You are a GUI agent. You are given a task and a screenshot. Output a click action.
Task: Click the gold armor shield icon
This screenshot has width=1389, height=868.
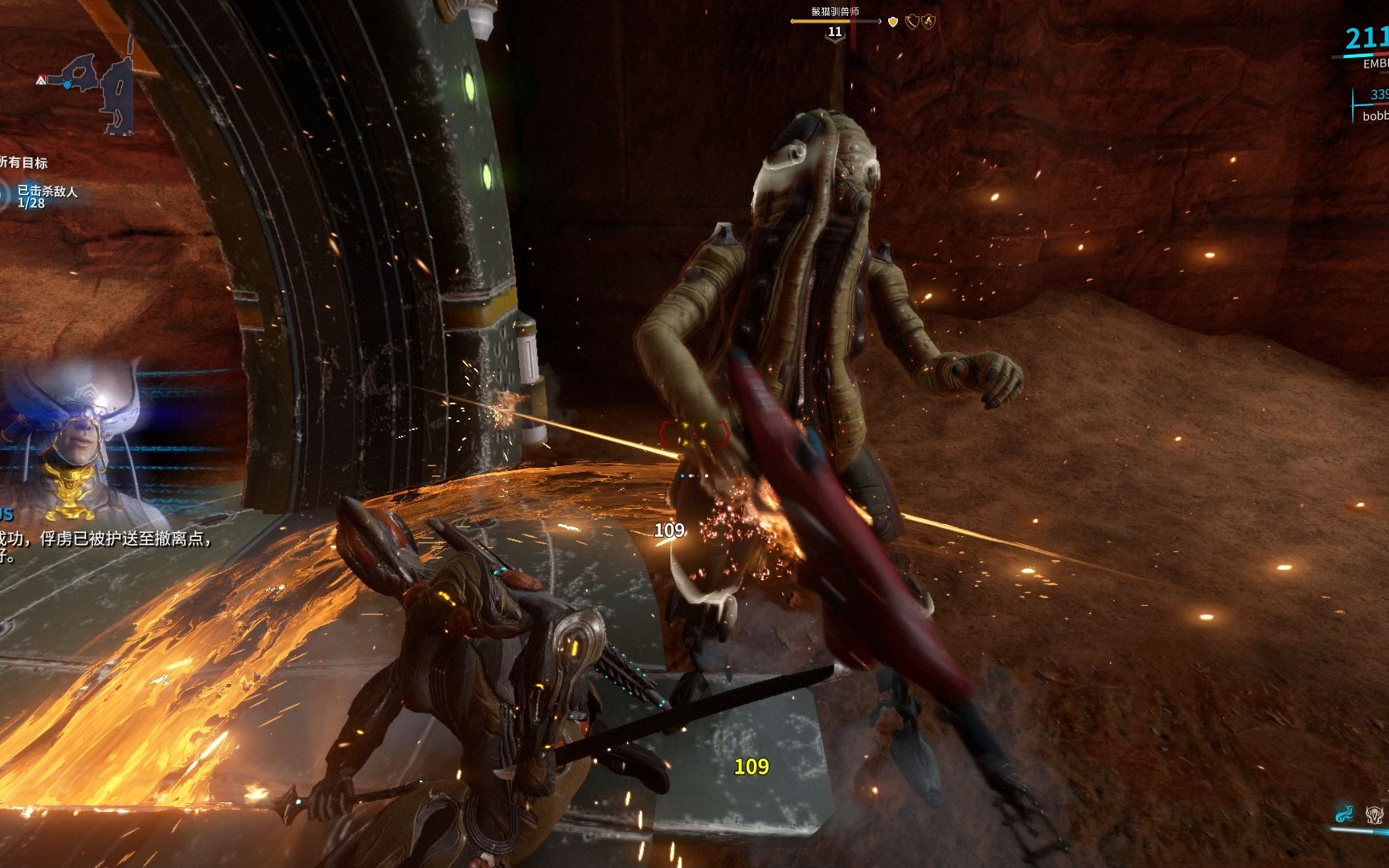[892, 22]
